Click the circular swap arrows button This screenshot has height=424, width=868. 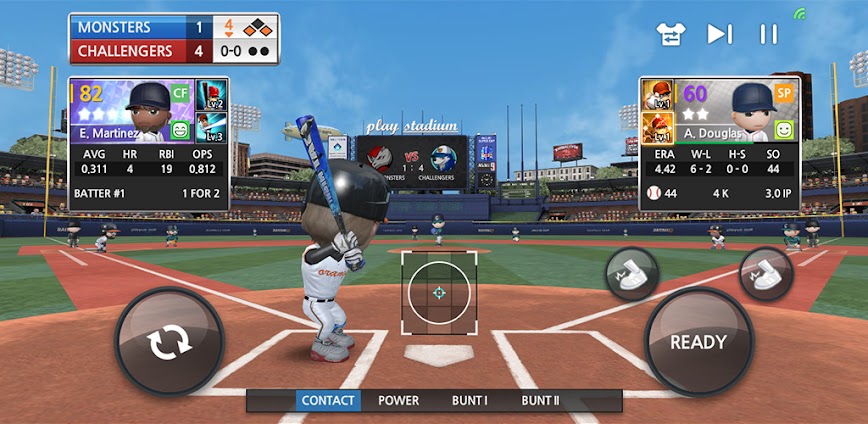point(170,343)
